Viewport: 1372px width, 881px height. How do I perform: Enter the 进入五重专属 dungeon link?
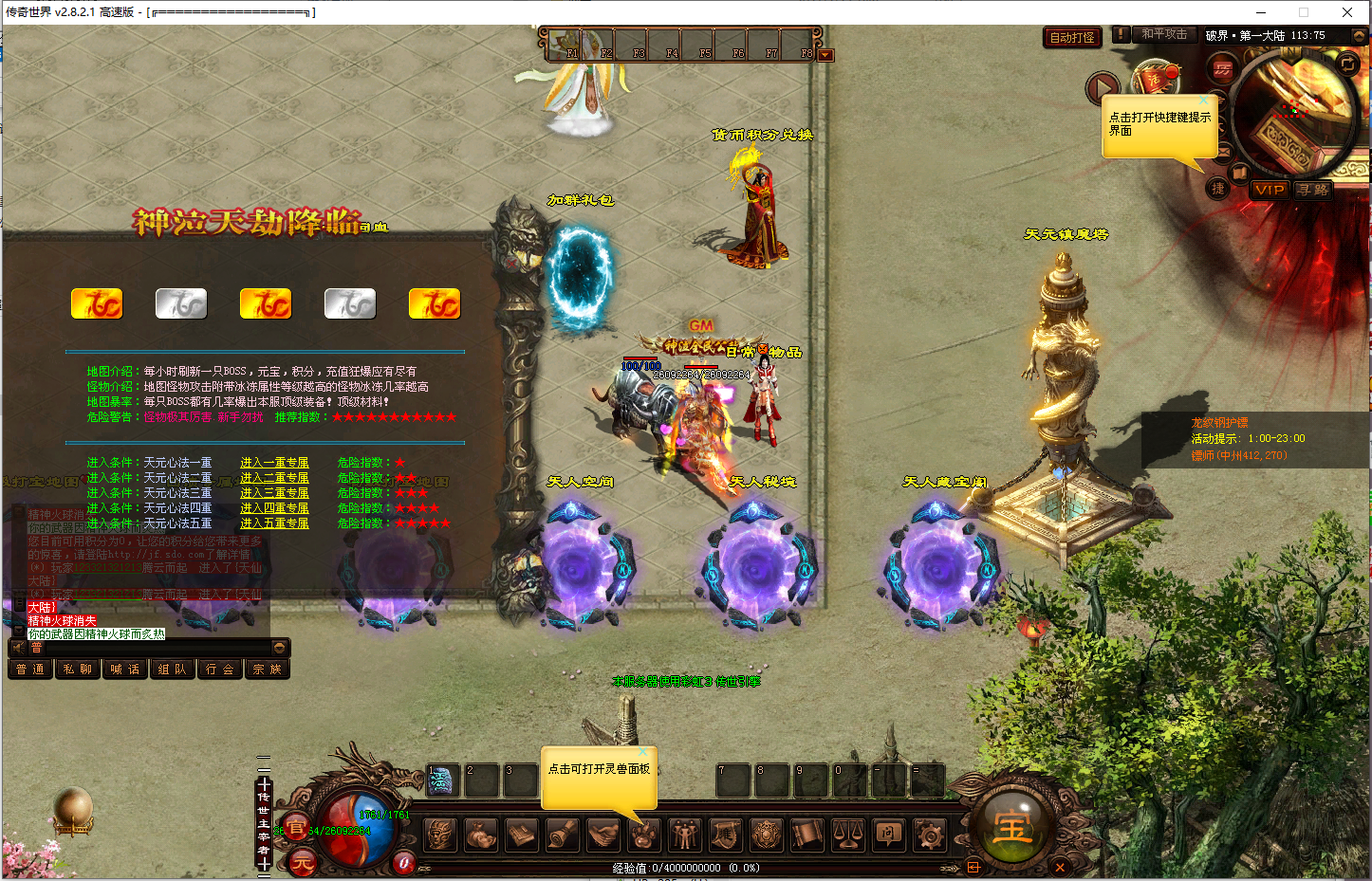(x=274, y=523)
